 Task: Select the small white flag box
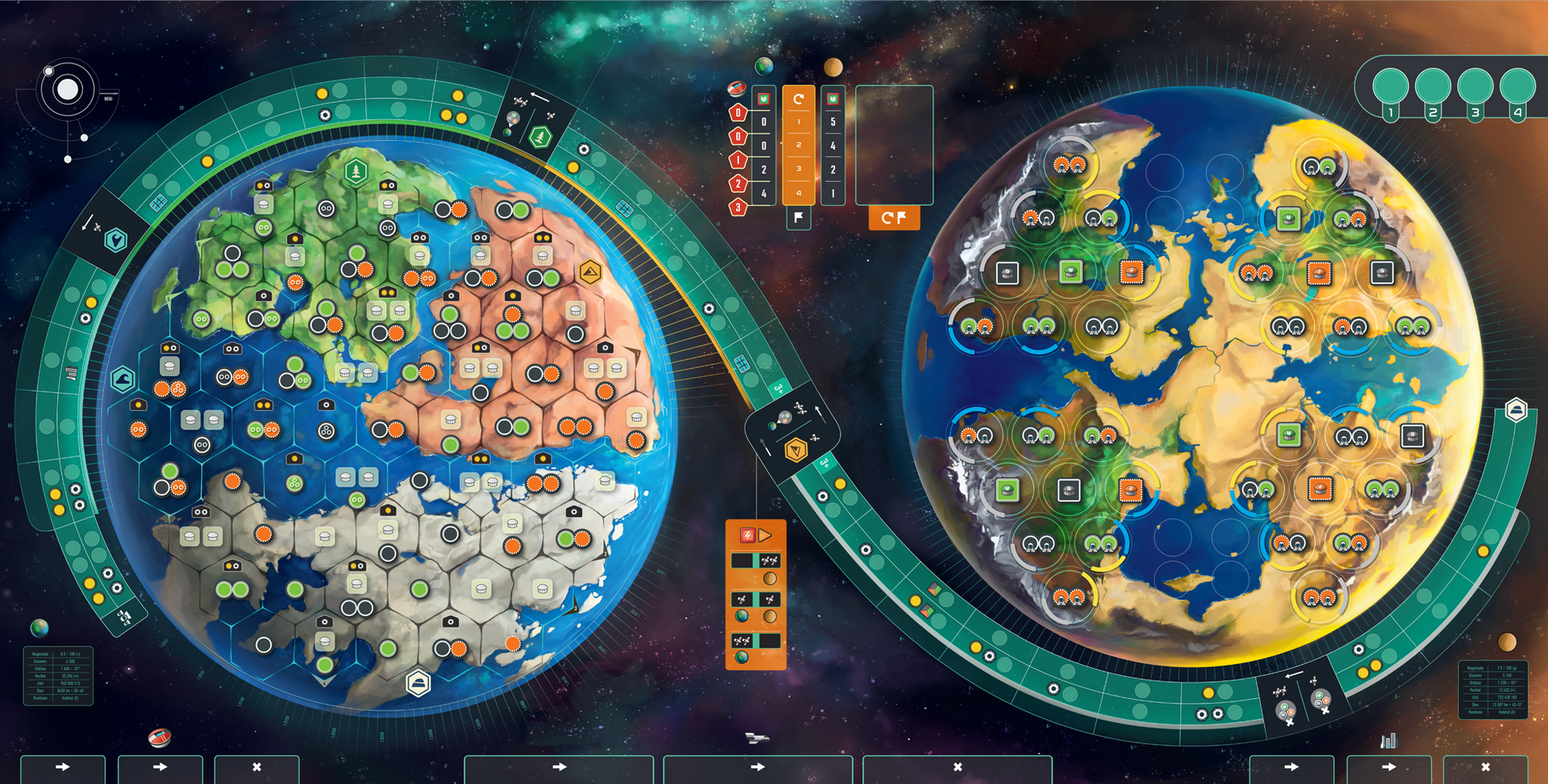point(798,218)
